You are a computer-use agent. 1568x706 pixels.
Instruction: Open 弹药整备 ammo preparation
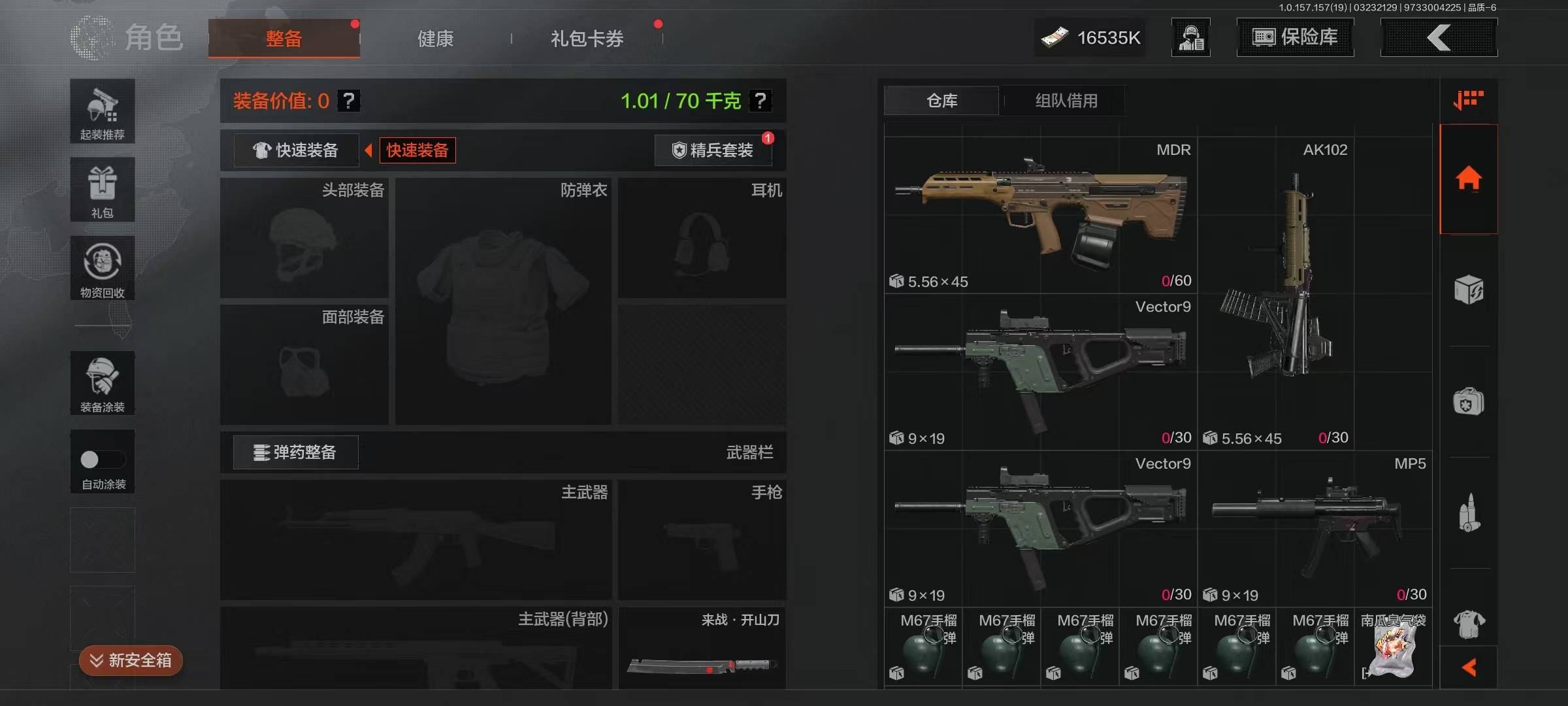pos(295,452)
